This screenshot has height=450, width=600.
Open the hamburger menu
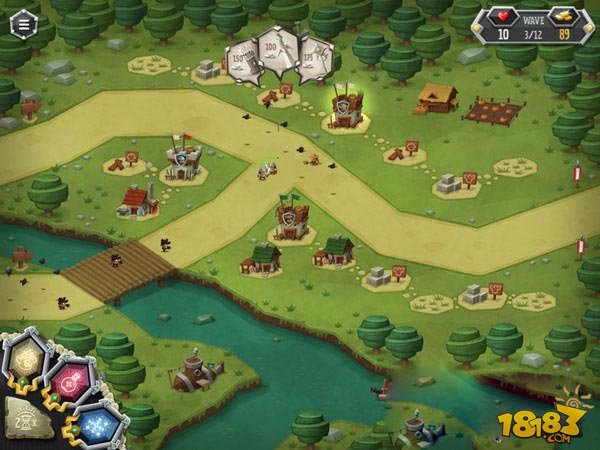click(19, 24)
